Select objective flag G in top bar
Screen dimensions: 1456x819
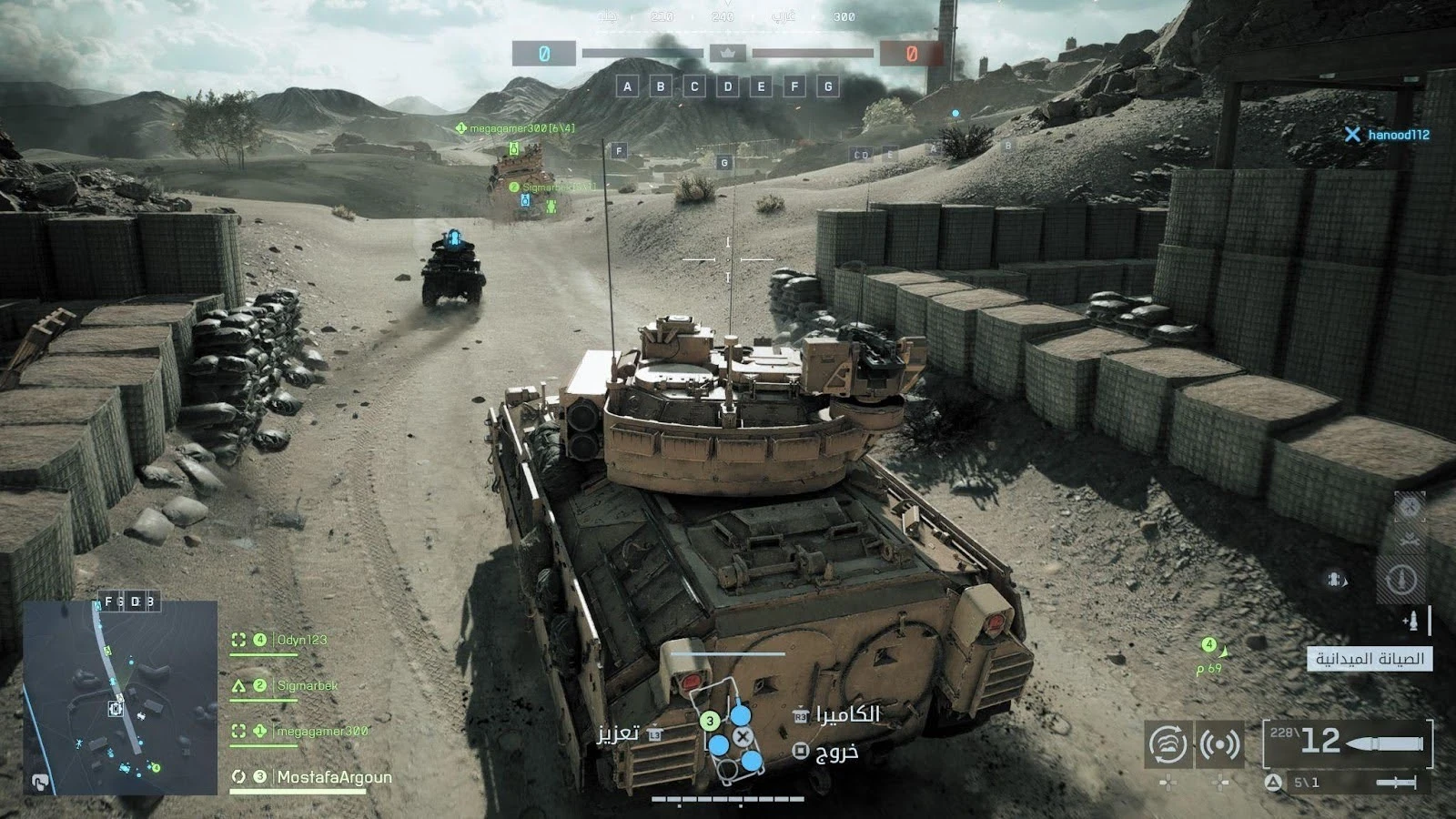tap(827, 86)
